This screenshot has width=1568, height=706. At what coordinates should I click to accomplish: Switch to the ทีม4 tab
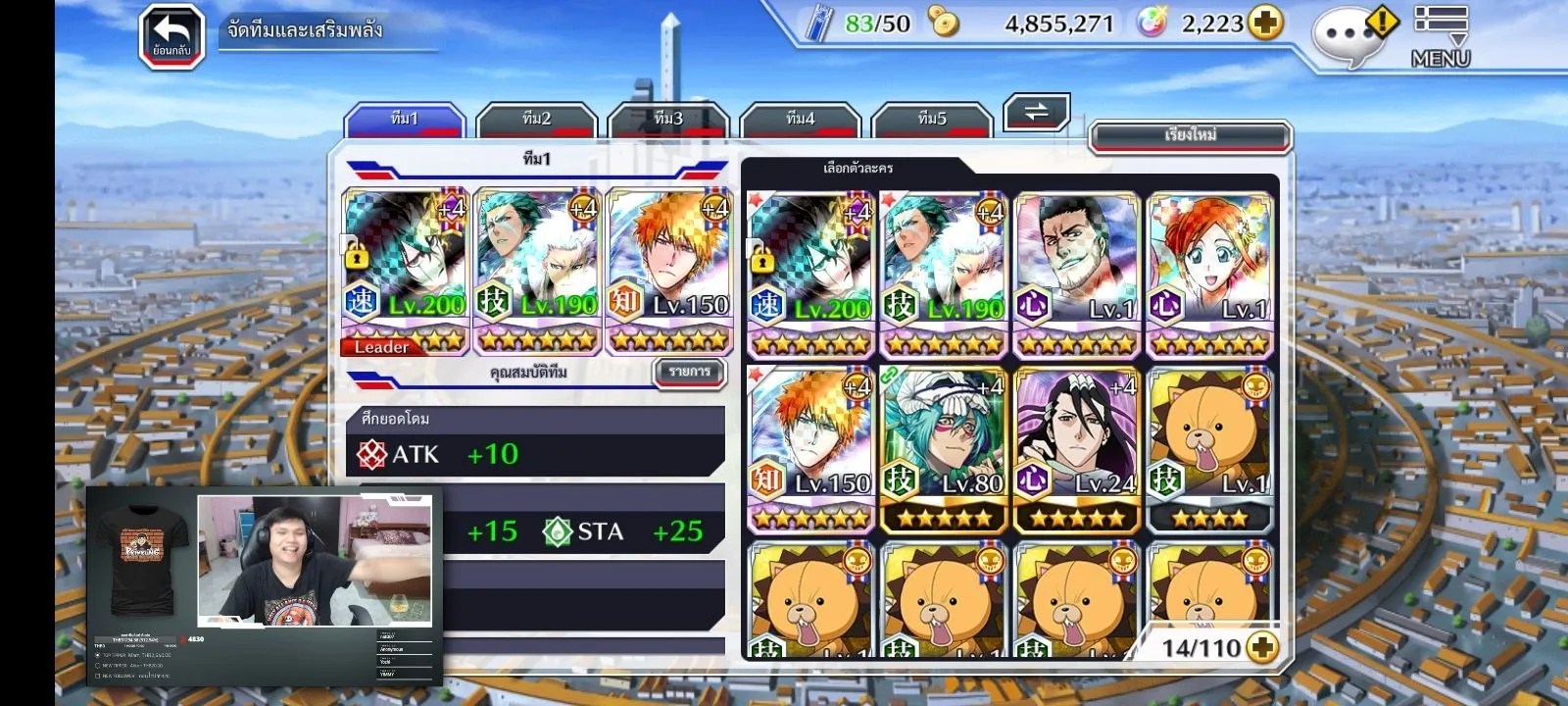click(800, 120)
